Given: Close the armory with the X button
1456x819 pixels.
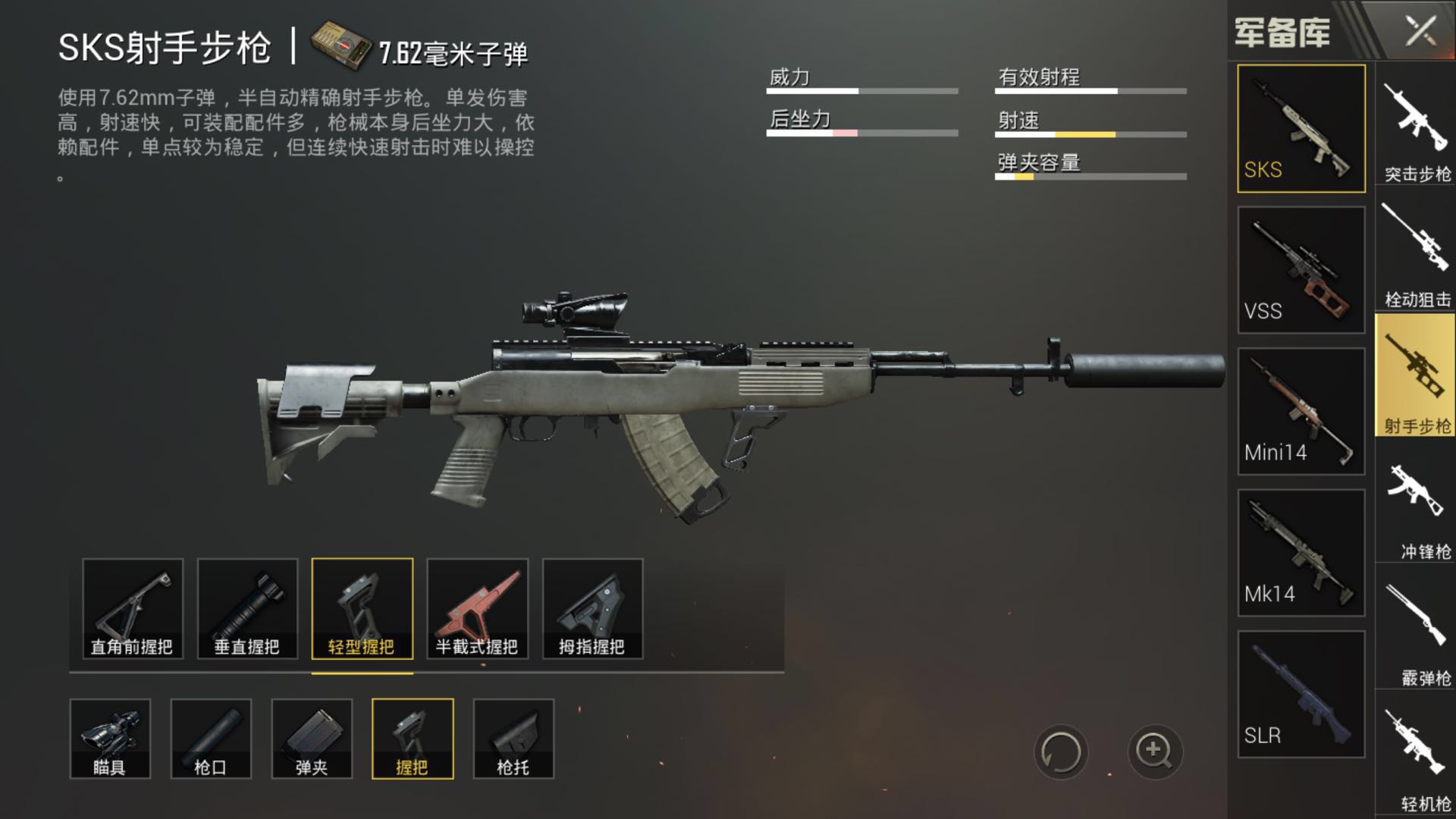Looking at the screenshot, I should pyautogui.click(x=1420, y=32).
